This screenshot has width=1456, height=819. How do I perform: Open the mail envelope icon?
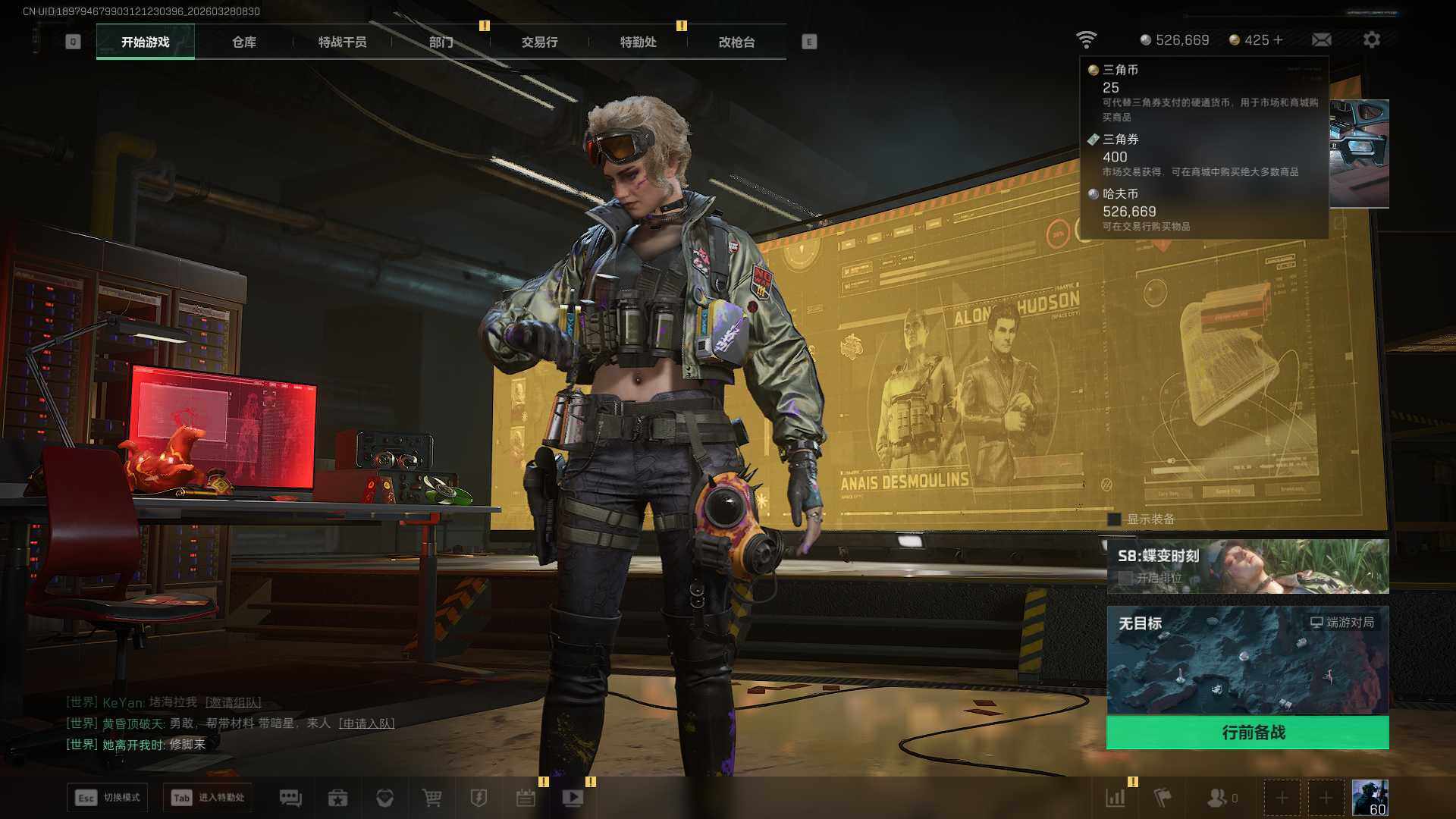1321,40
